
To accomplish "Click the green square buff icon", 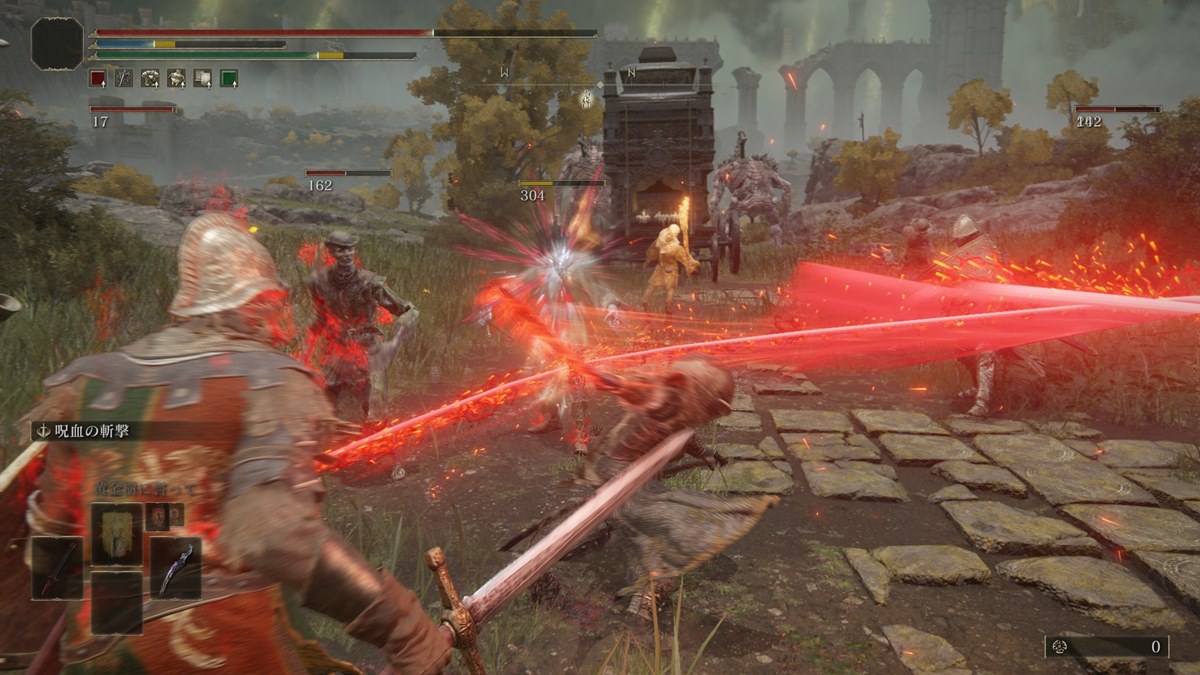I will [x=229, y=78].
